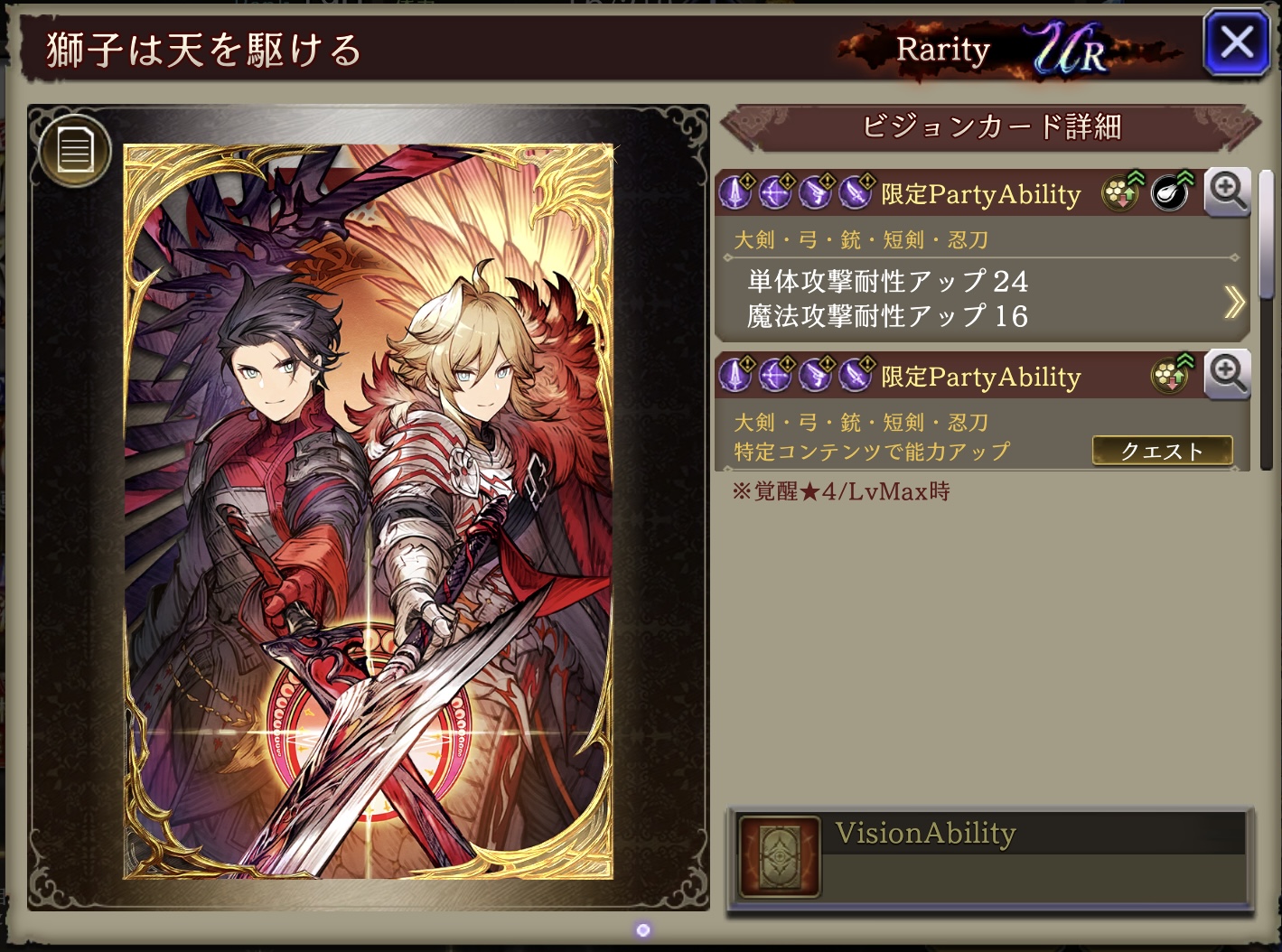This screenshot has height=952, width=1282.
Task: Magnify the first limited Party Ability
Action: tap(1228, 191)
